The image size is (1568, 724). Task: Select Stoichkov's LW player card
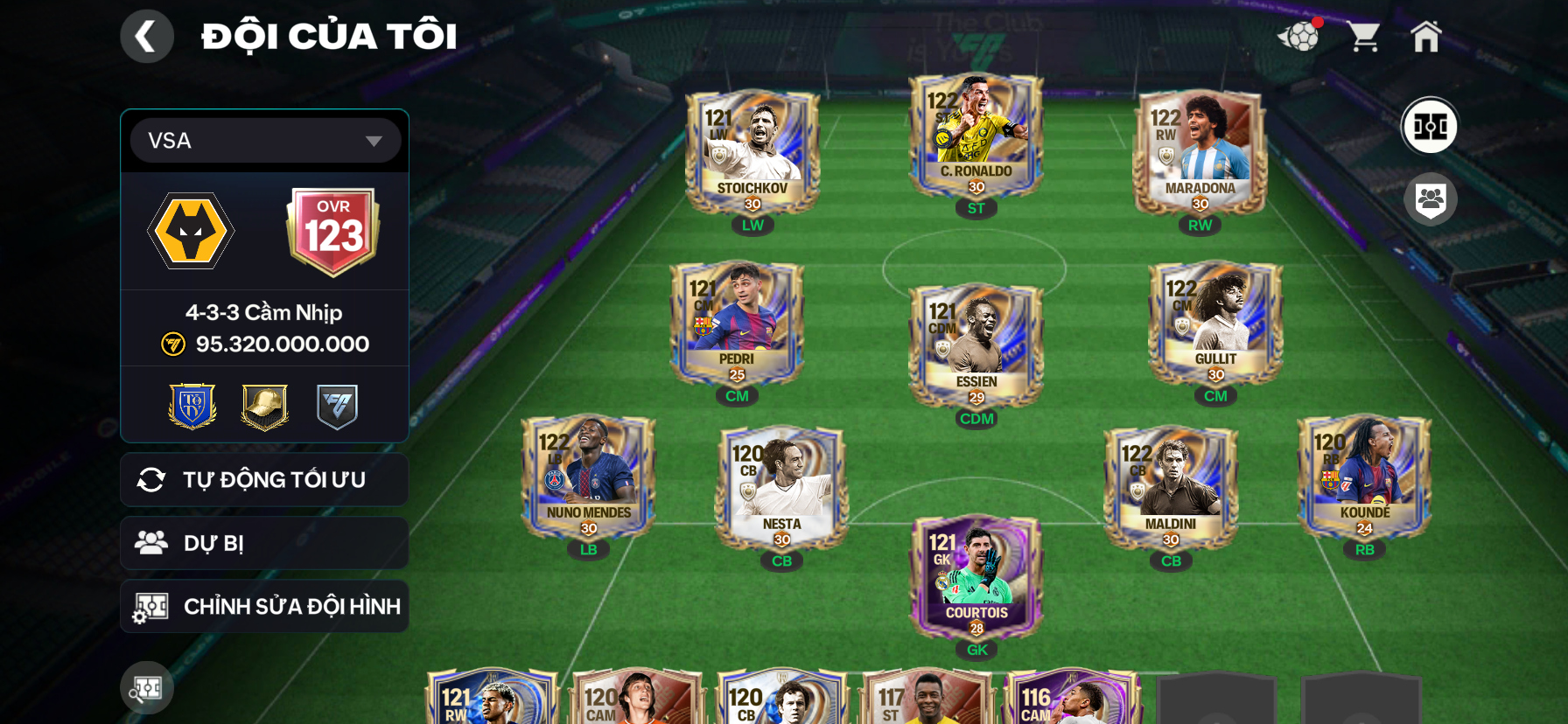[x=752, y=152]
